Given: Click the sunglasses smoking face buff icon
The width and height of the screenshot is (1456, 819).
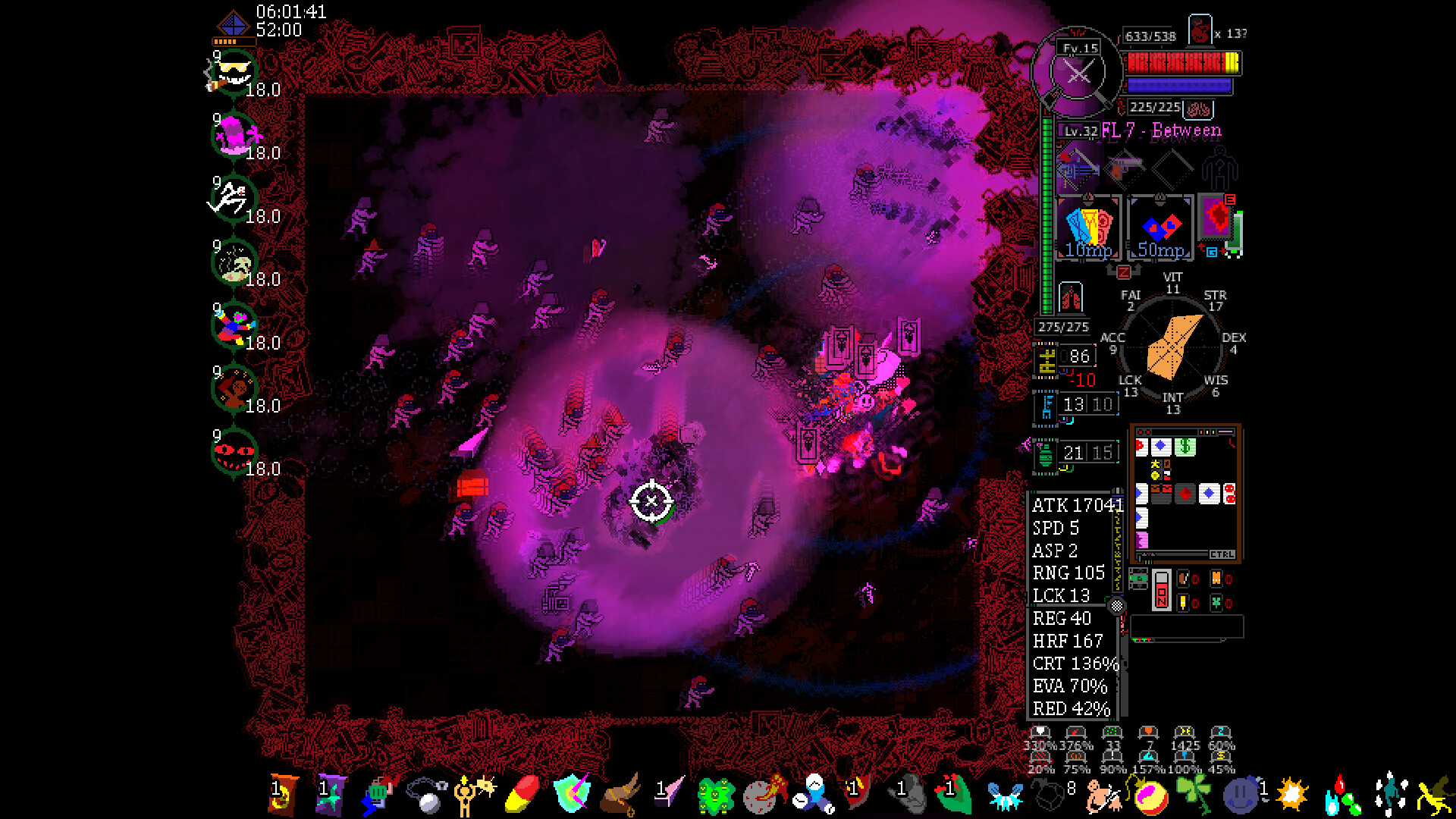Looking at the screenshot, I should [x=232, y=74].
